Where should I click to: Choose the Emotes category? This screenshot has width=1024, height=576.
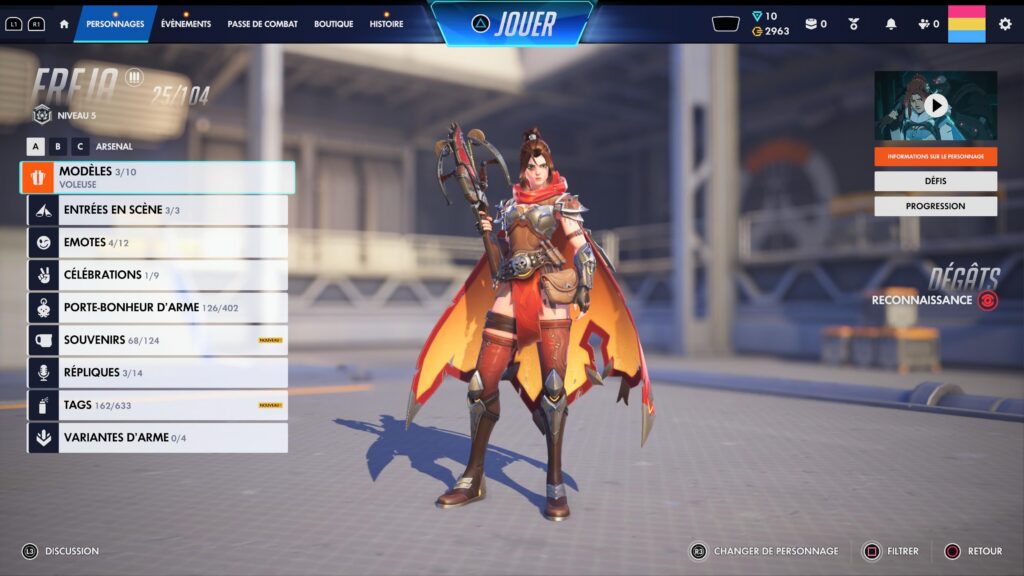(x=158, y=243)
